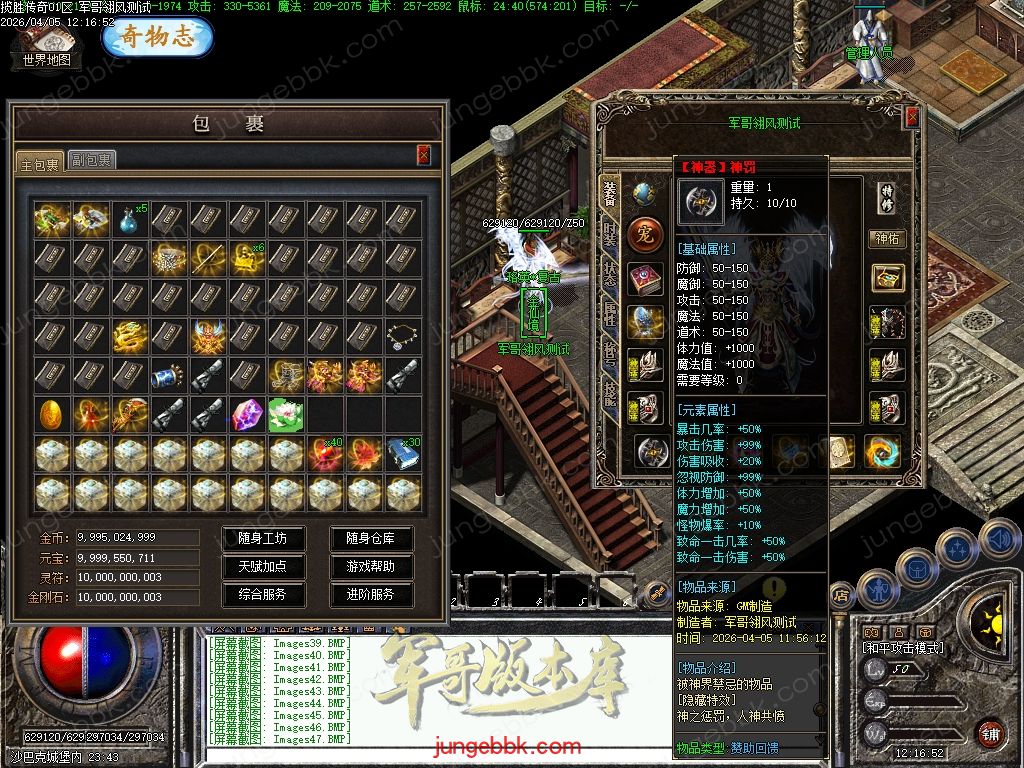
Task: Open the 宠 pet button
Action: [x=645, y=236]
